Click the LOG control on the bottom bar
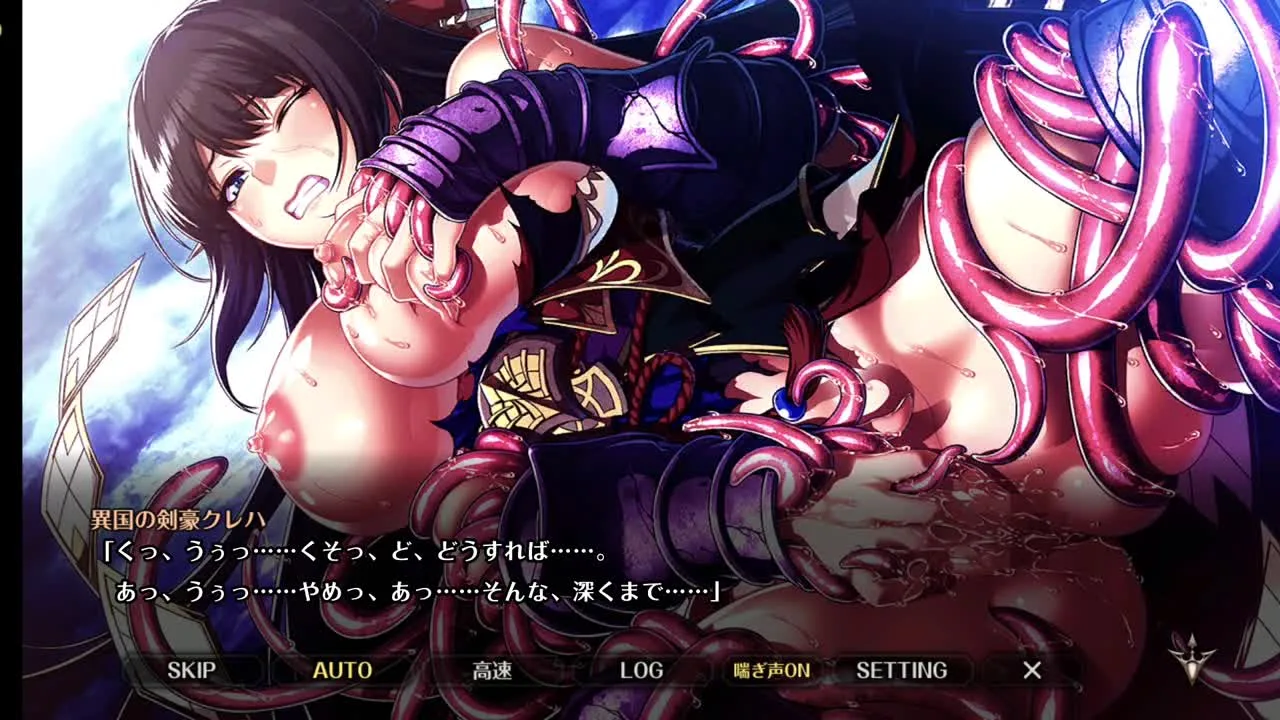The image size is (1280, 720). [640, 670]
